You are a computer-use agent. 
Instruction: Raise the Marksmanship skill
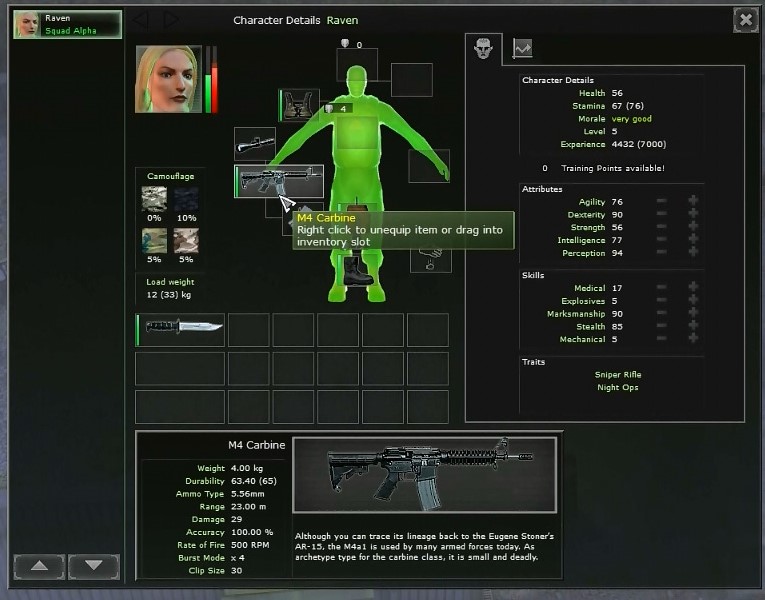tap(693, 313)
